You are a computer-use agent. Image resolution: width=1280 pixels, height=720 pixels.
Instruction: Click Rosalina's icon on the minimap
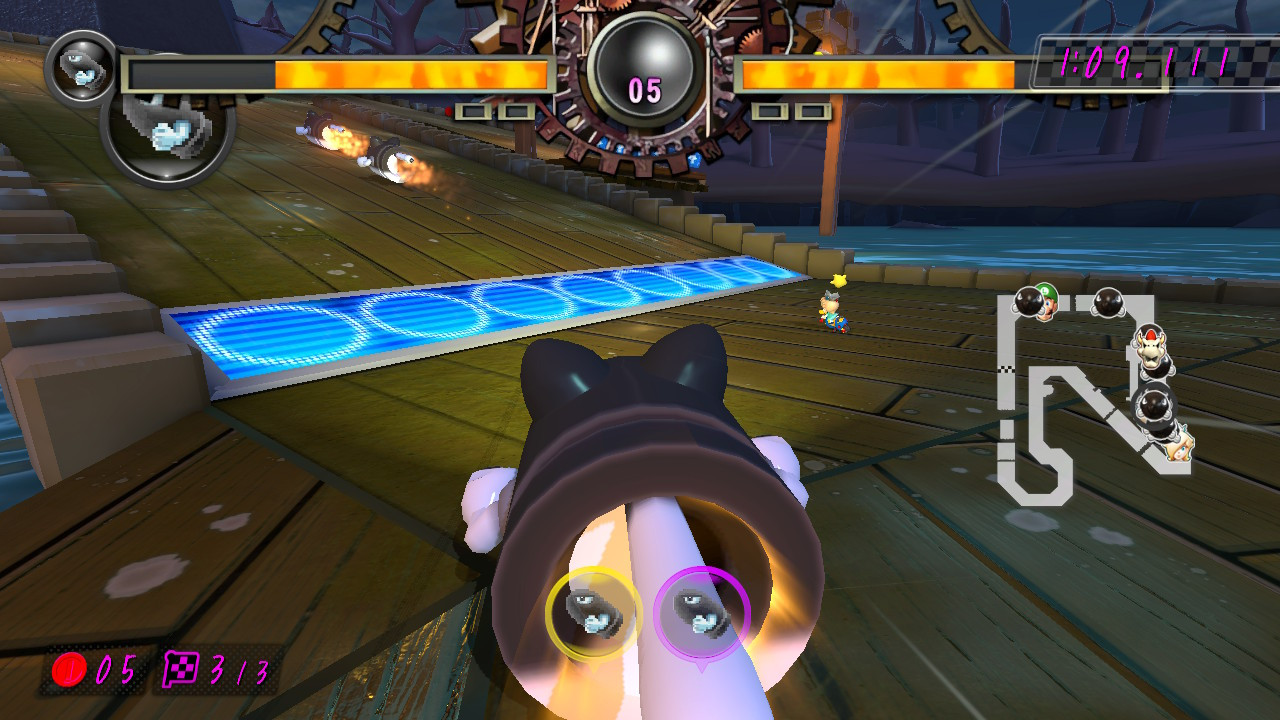click(x=1179, y=451)
